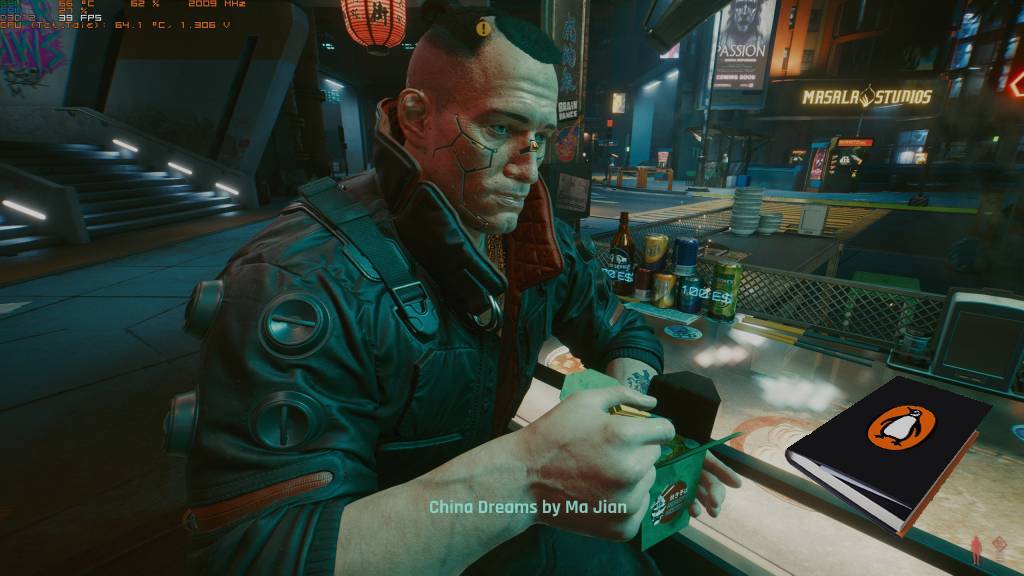Click the red standing figure icon
1024x576 pixels.
coord(974,548)
